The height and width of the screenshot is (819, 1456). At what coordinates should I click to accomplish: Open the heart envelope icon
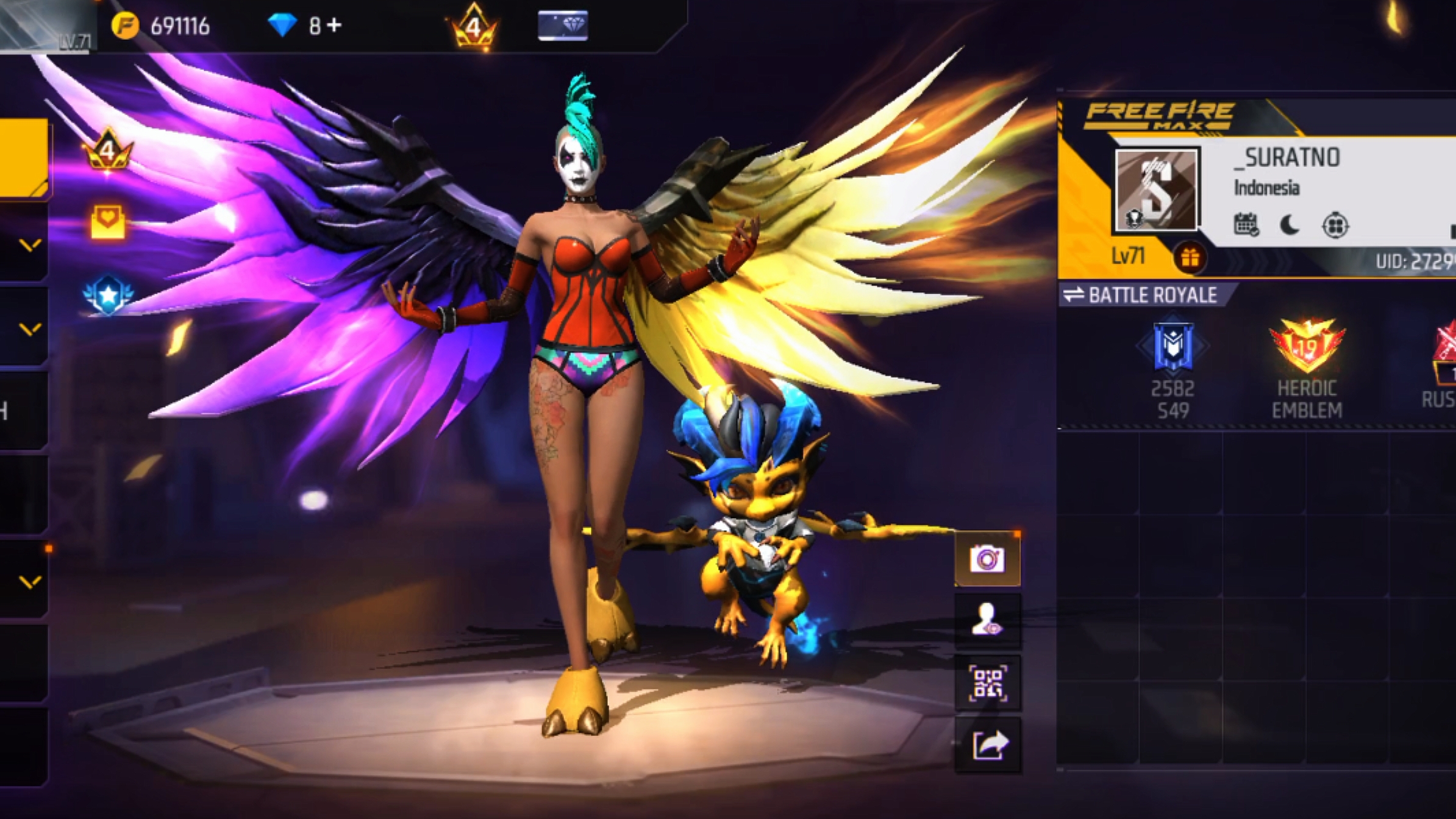point(108,221)
